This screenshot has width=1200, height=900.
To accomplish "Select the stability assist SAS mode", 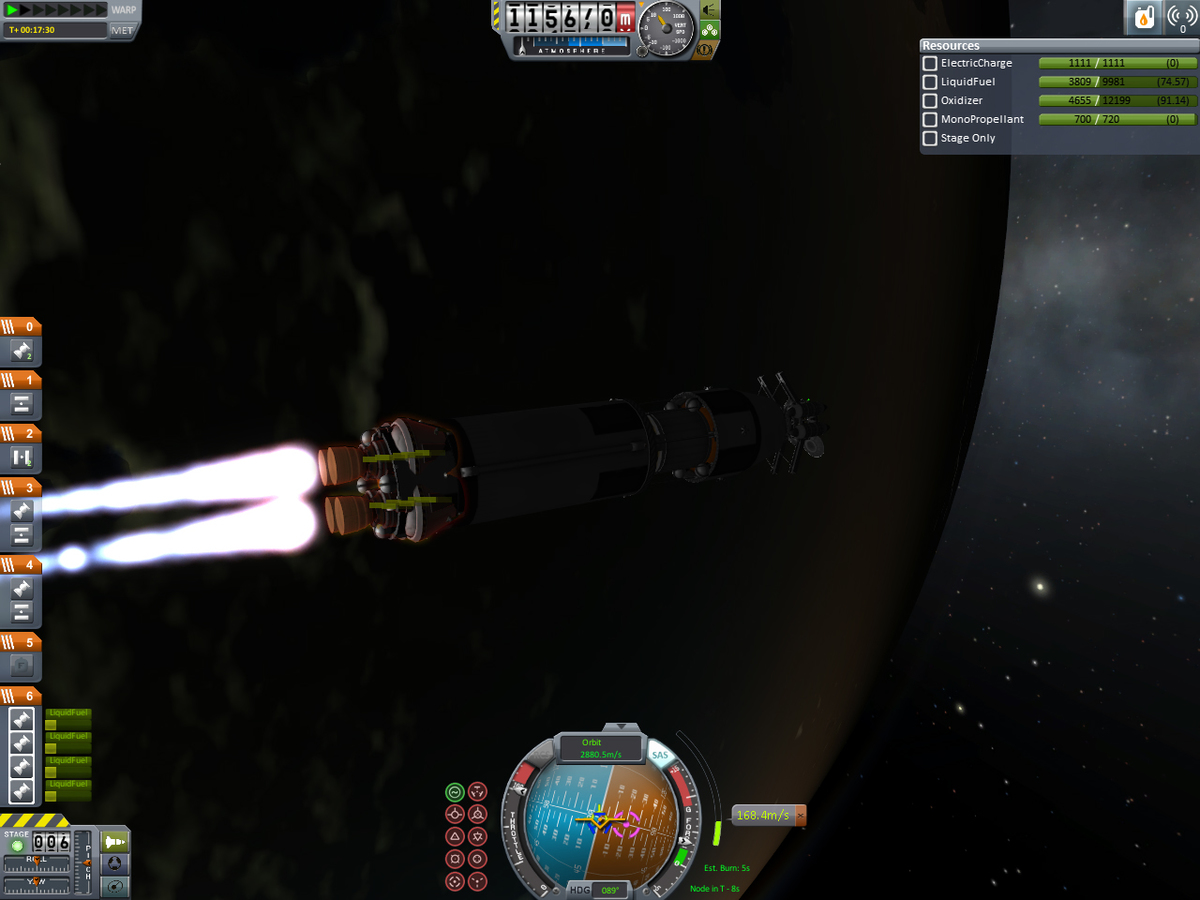I will (x=455, y=791).
